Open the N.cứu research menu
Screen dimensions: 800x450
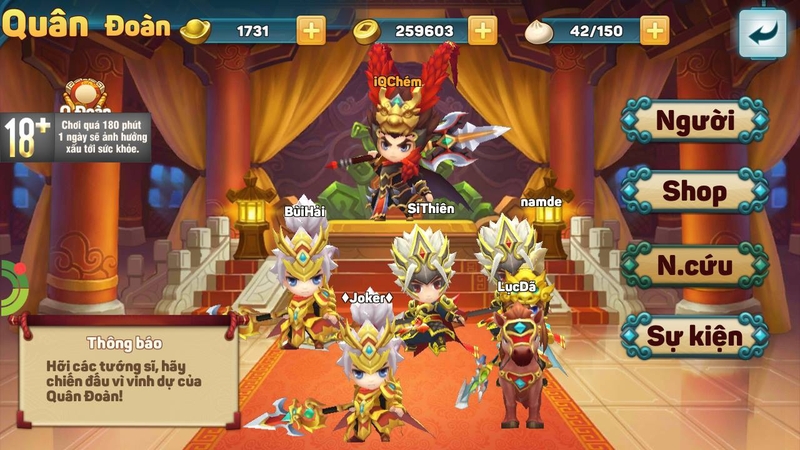tap(695, 266)
